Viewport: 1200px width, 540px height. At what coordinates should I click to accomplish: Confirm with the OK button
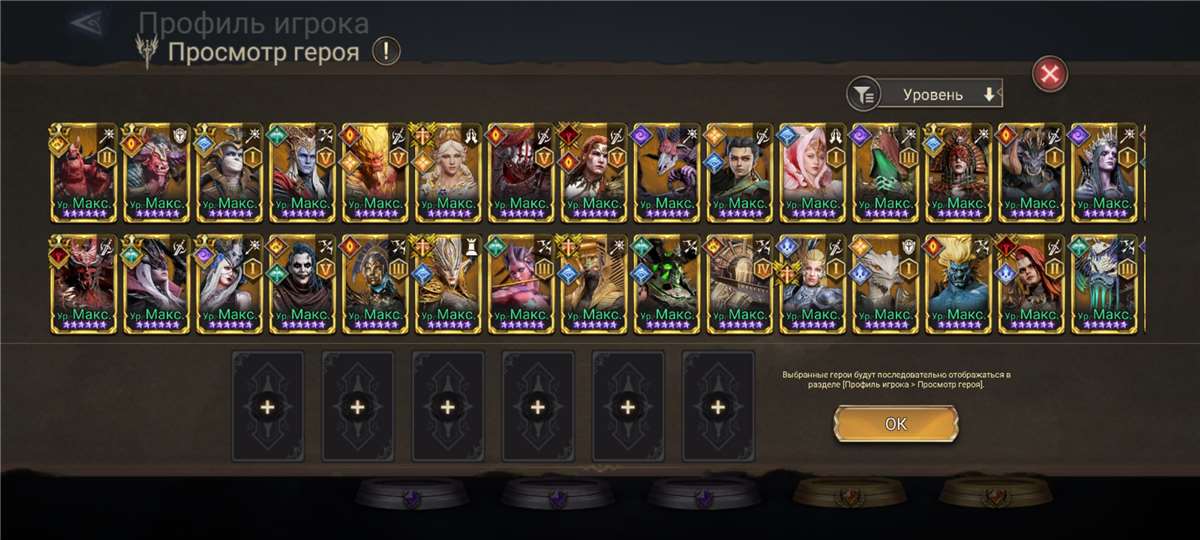pyautogui.click(x=895, y=423)
